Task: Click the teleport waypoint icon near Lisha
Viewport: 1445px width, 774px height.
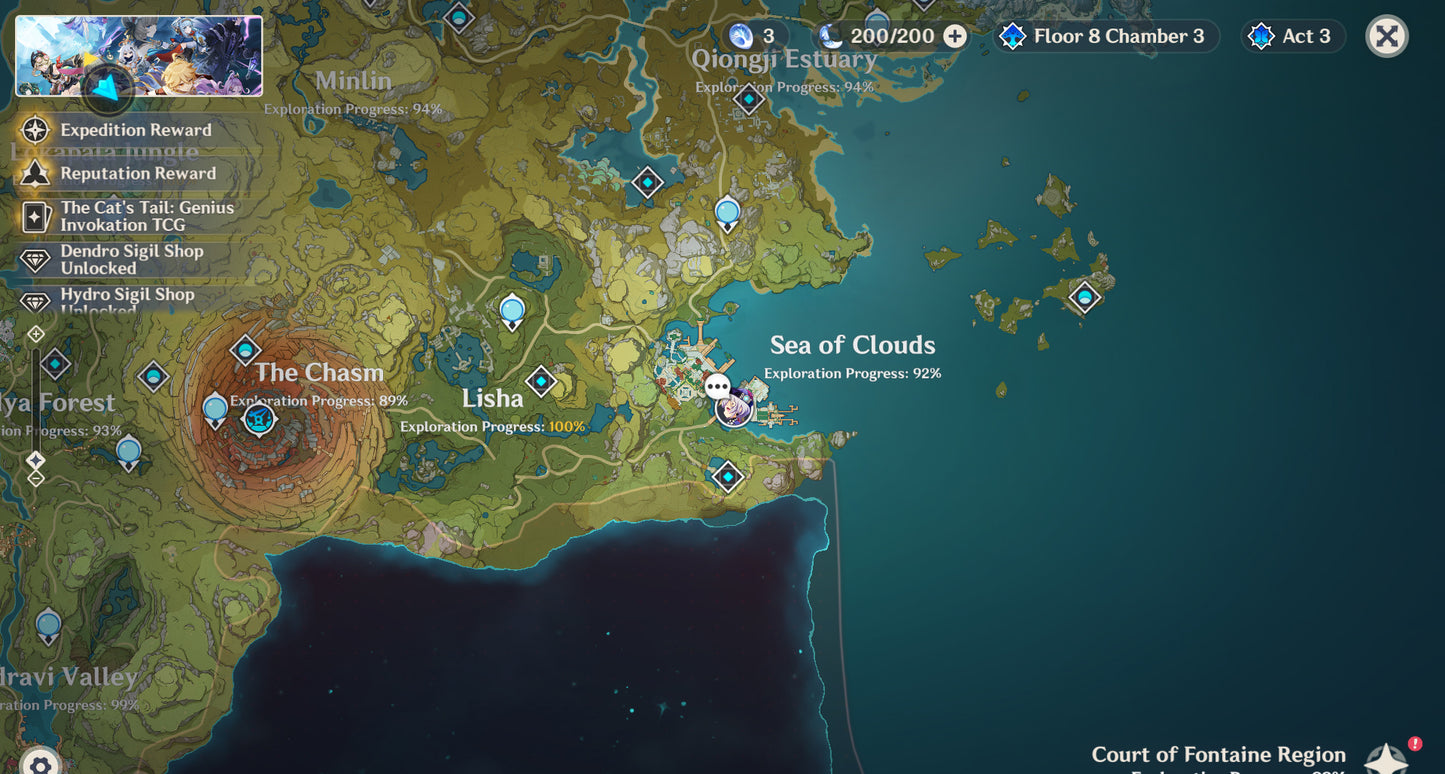Action: 541,380
